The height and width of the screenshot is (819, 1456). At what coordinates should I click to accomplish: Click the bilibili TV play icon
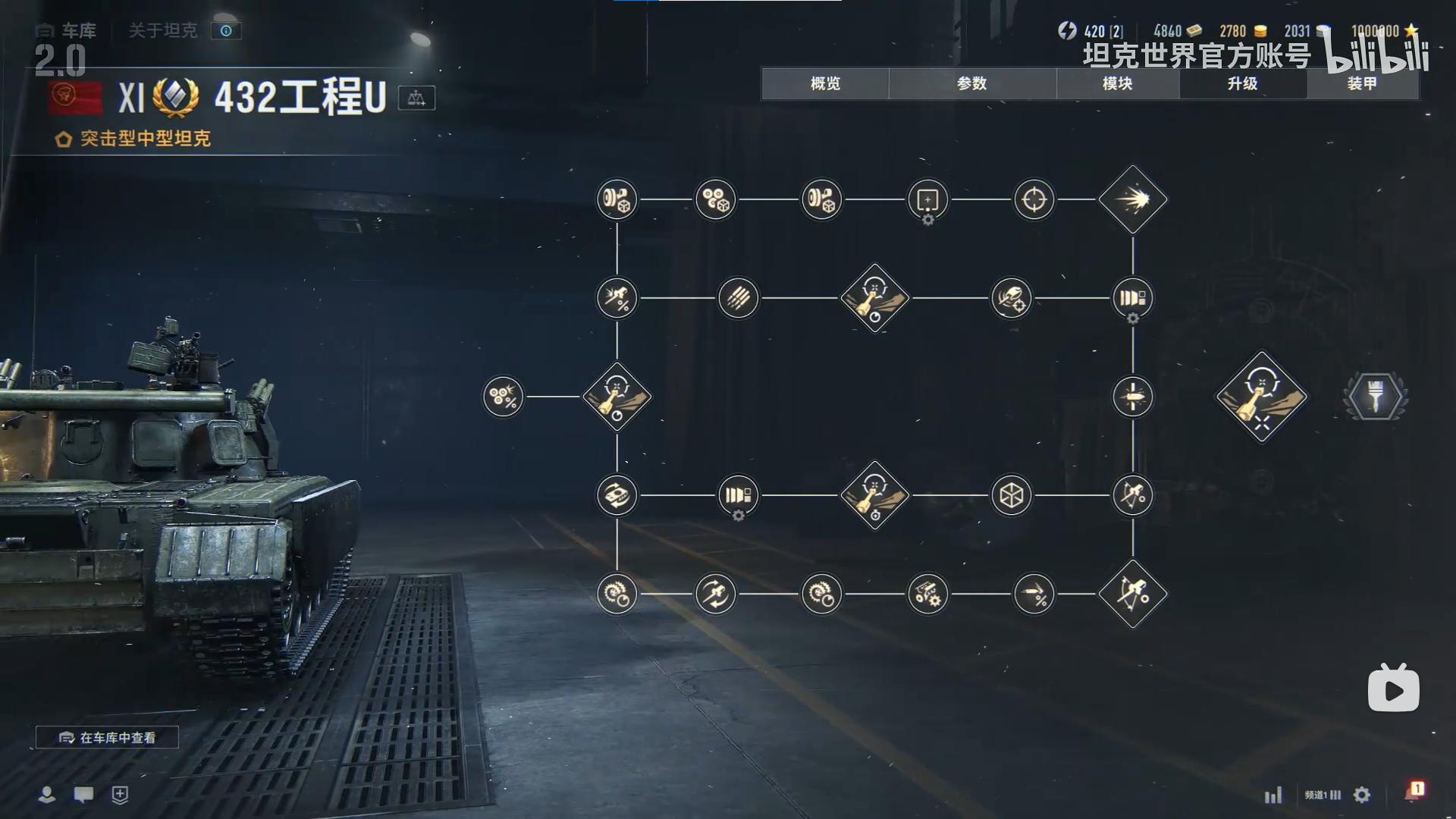tap(1394, 689)
